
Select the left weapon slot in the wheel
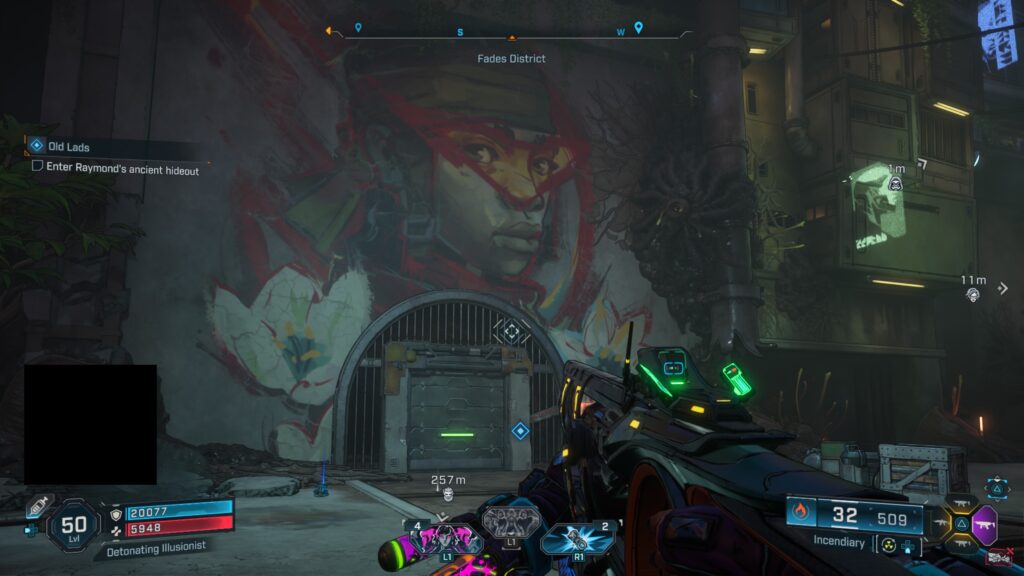[940, 523]
